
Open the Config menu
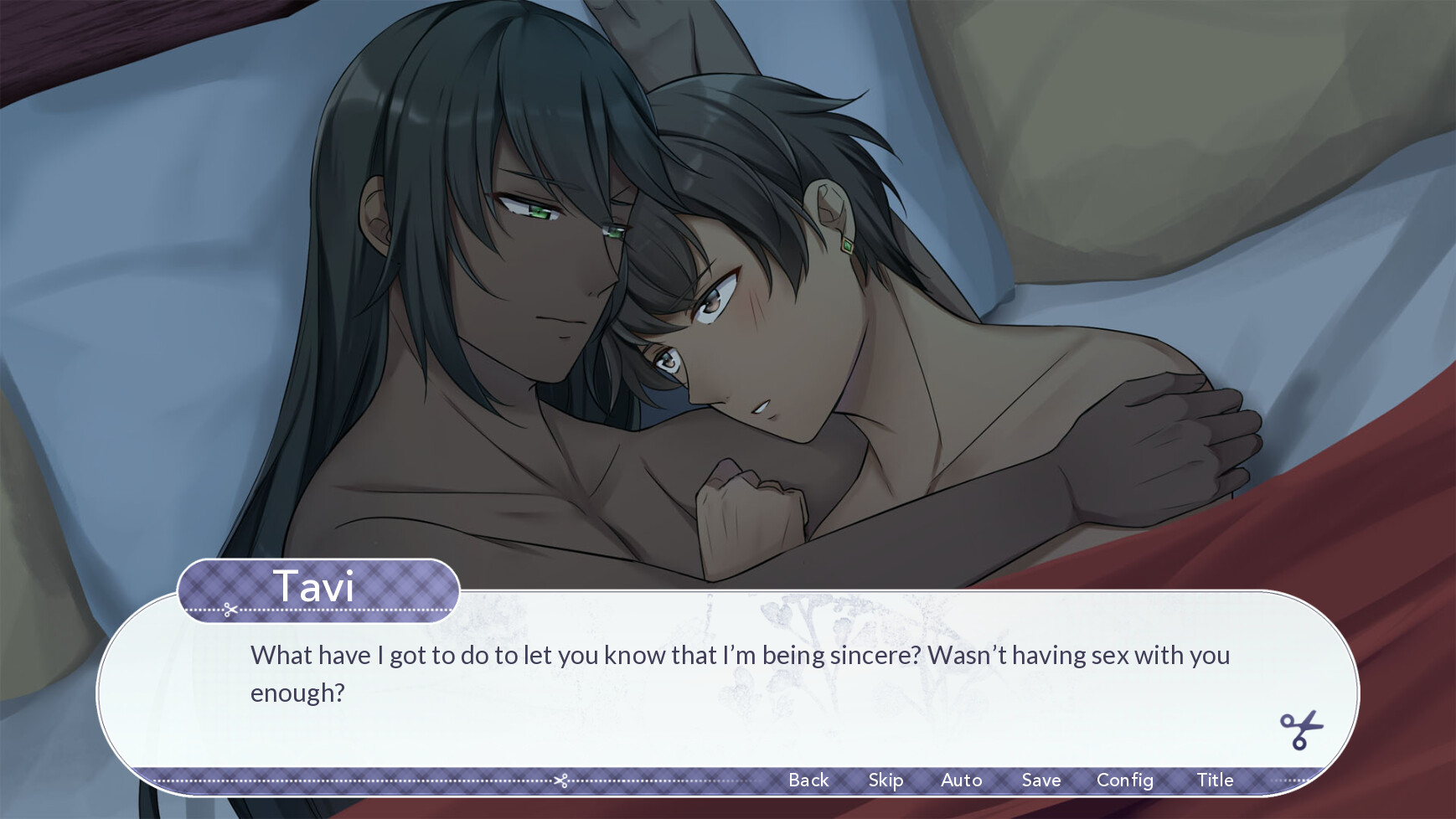(x=1125, y=780)
